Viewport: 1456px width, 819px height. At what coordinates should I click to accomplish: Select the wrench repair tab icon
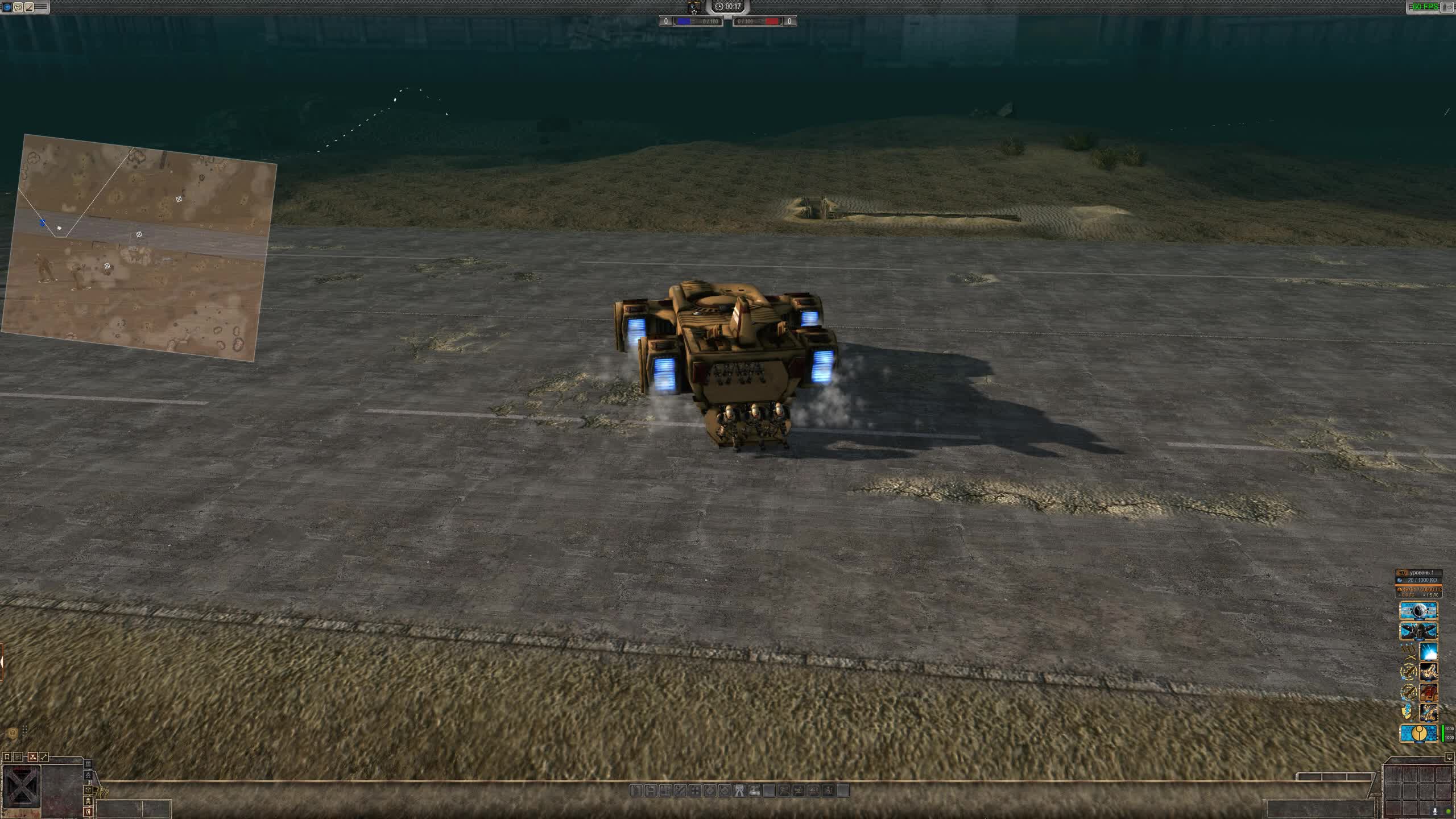coord(44,756)
